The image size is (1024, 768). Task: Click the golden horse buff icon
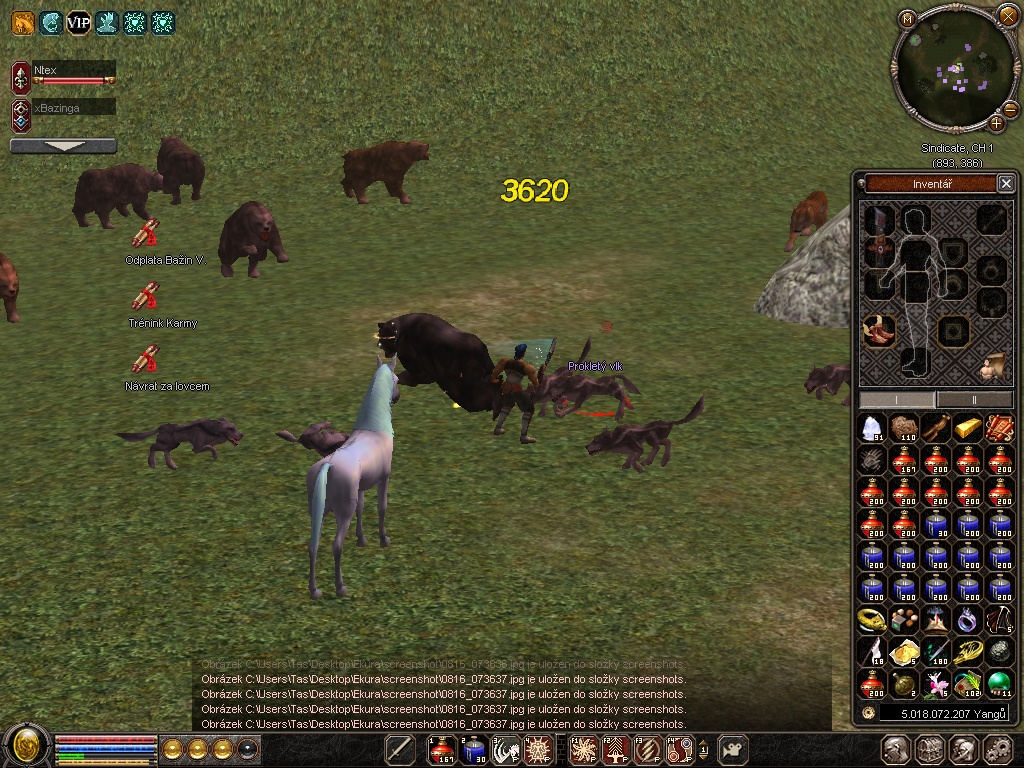point(22,21)
